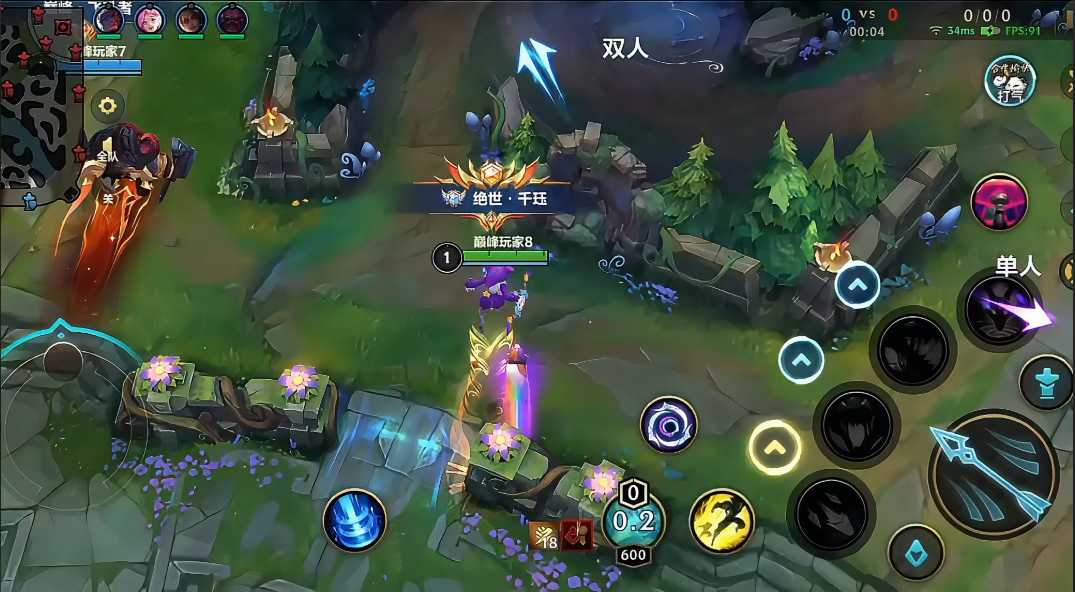1075x592 pixels.
Task: Open the 打气 cheer button
Action: (x=1009, y=82)
